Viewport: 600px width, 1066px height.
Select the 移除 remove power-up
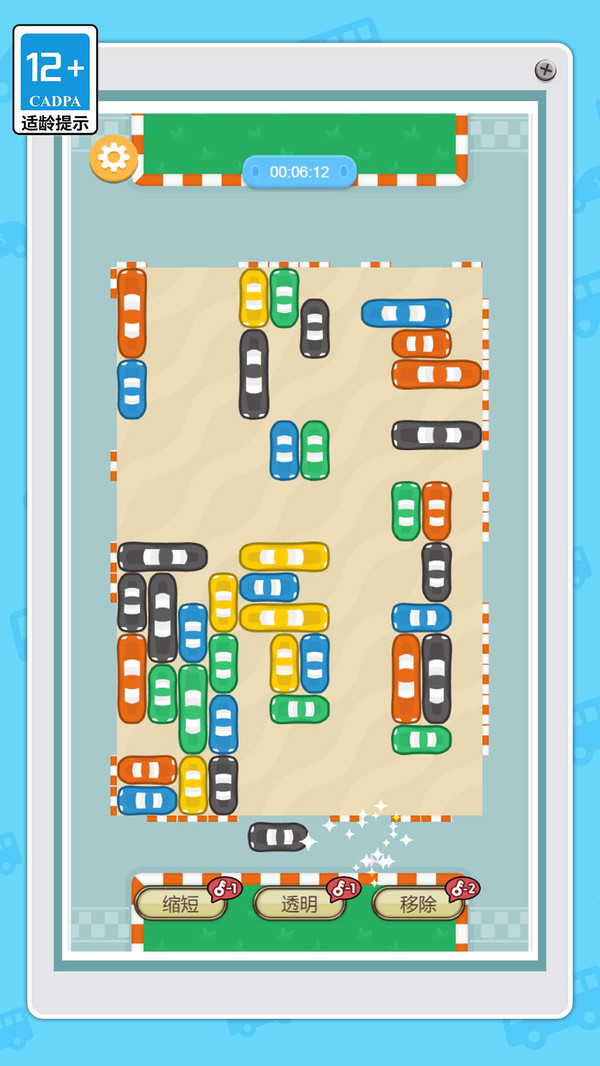(418, 904)
